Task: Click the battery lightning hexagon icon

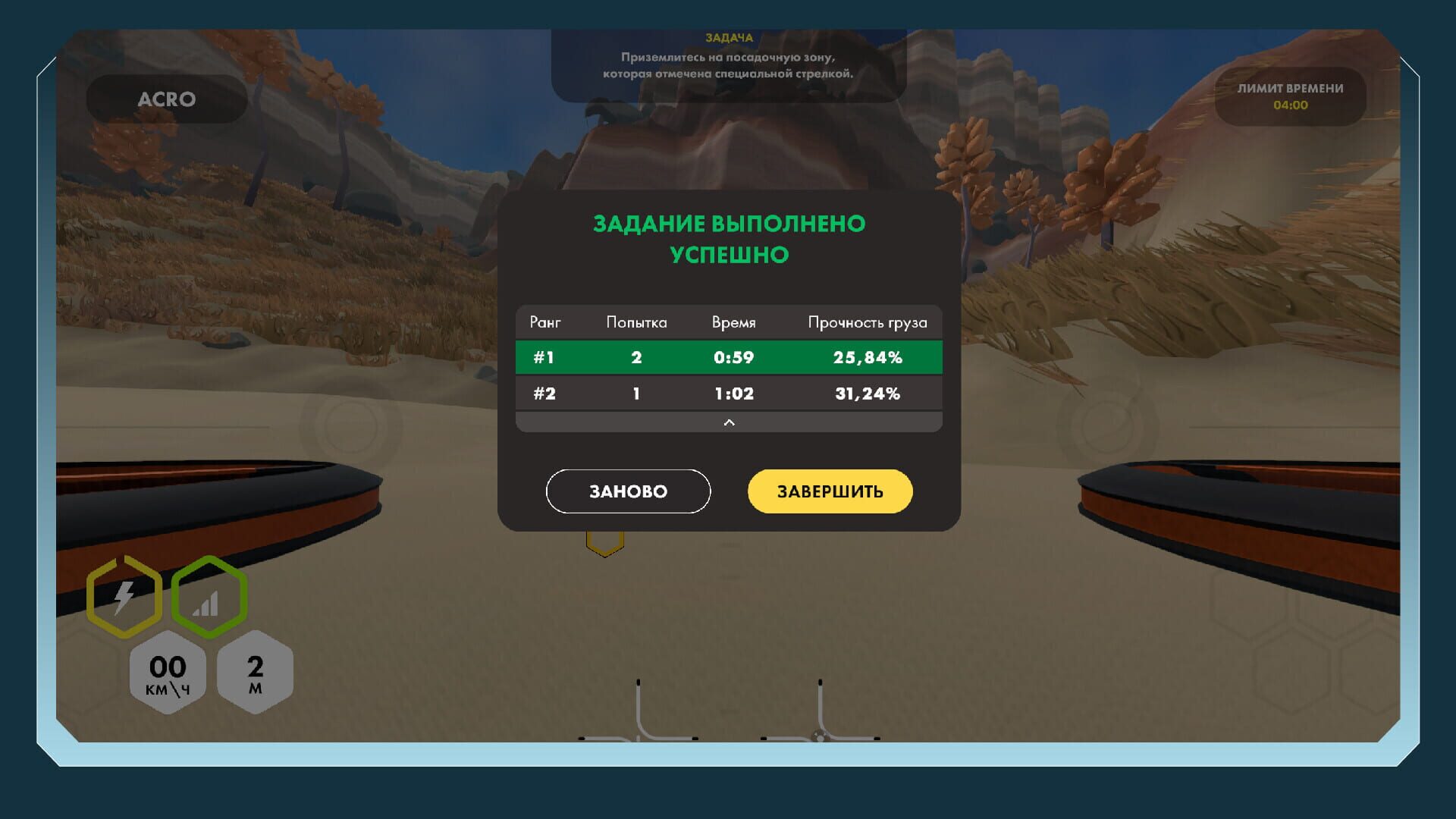Action: point(124,598)
